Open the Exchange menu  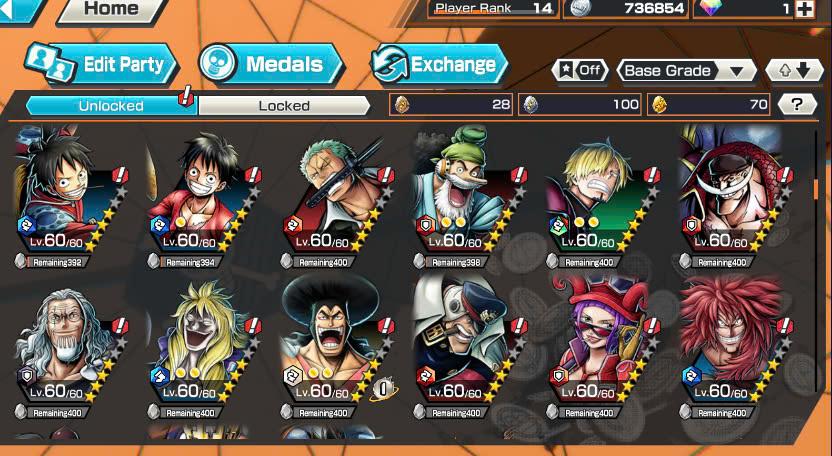pos(440,65)
